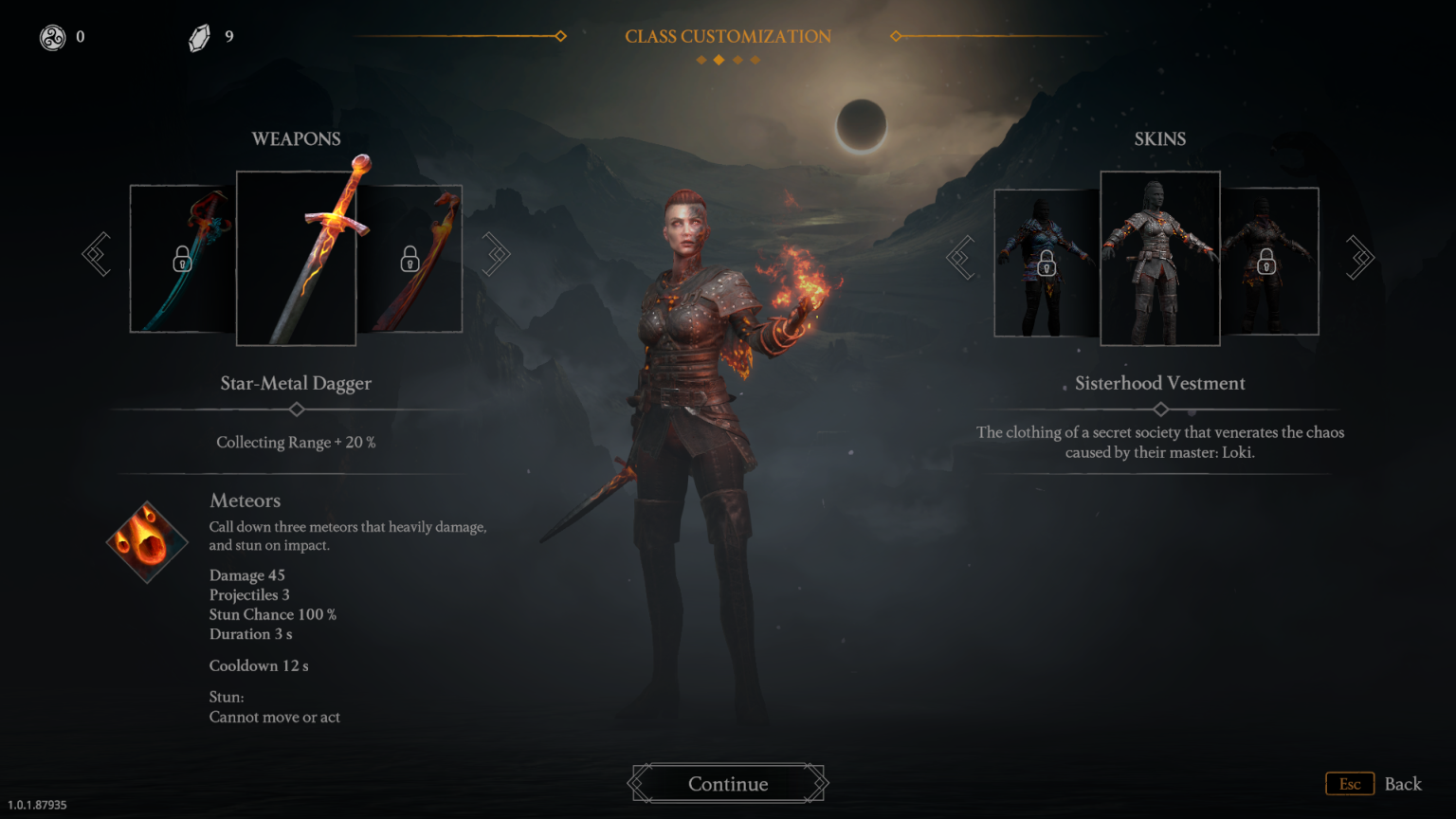
Task: Browse to the next weapon with the right chevron
Action: coord(496,254)
